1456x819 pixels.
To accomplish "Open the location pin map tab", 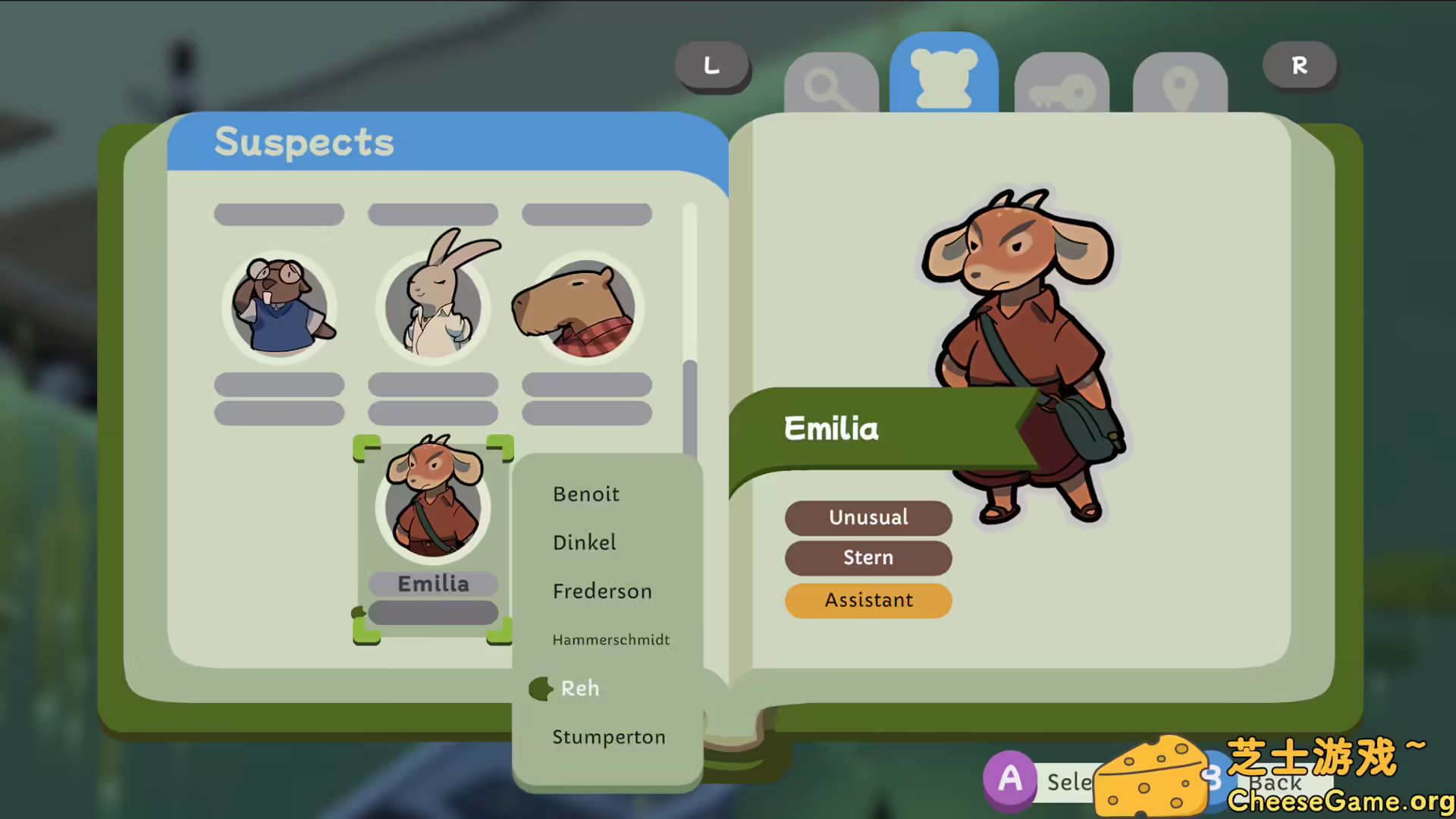I will click(x=1179, y=83).
